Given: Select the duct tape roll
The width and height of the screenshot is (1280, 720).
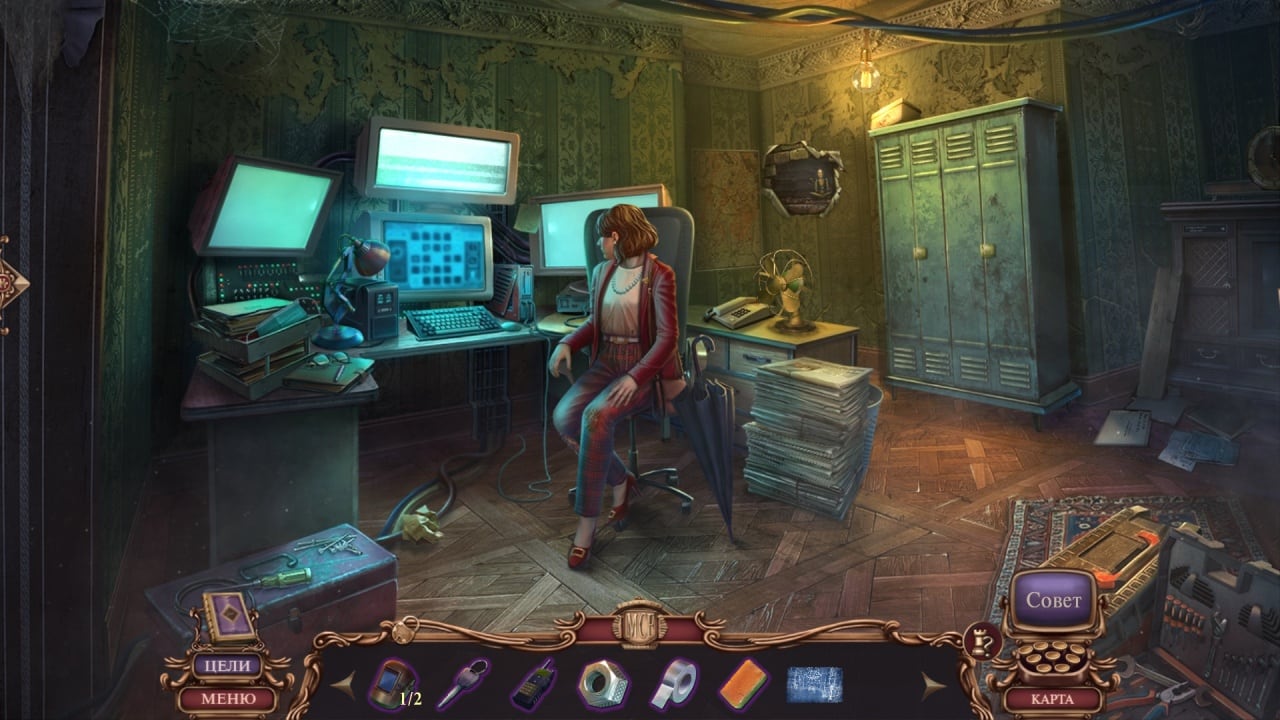Looking at the screenshot, I should pyautogui.click(x=674, y=685).
